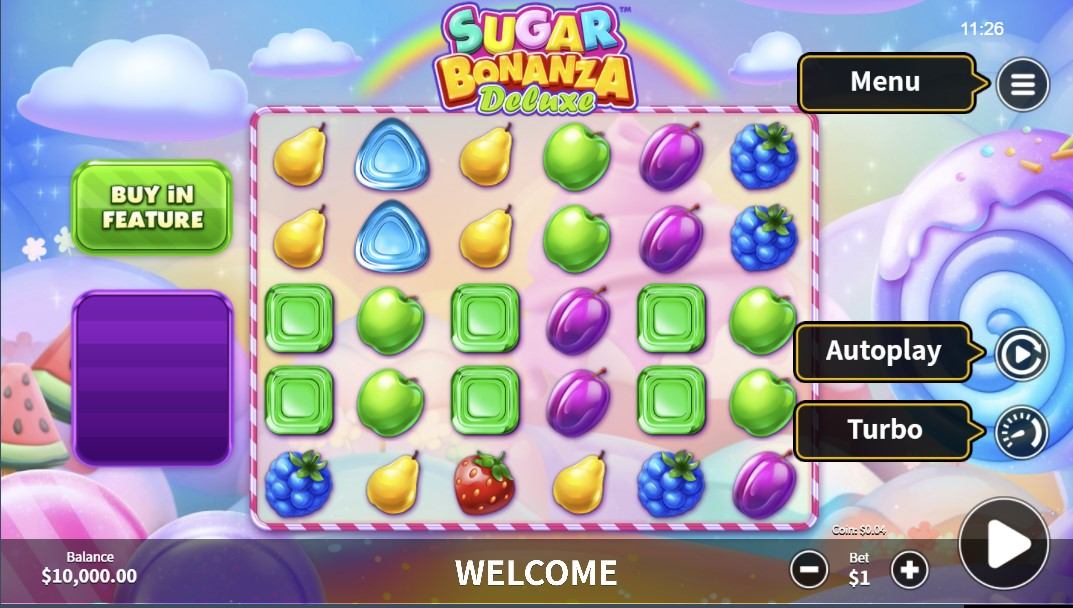Spin the reels with the play button
The height and width of the screenshot is (608, 1073).
tap(1004, 543)
